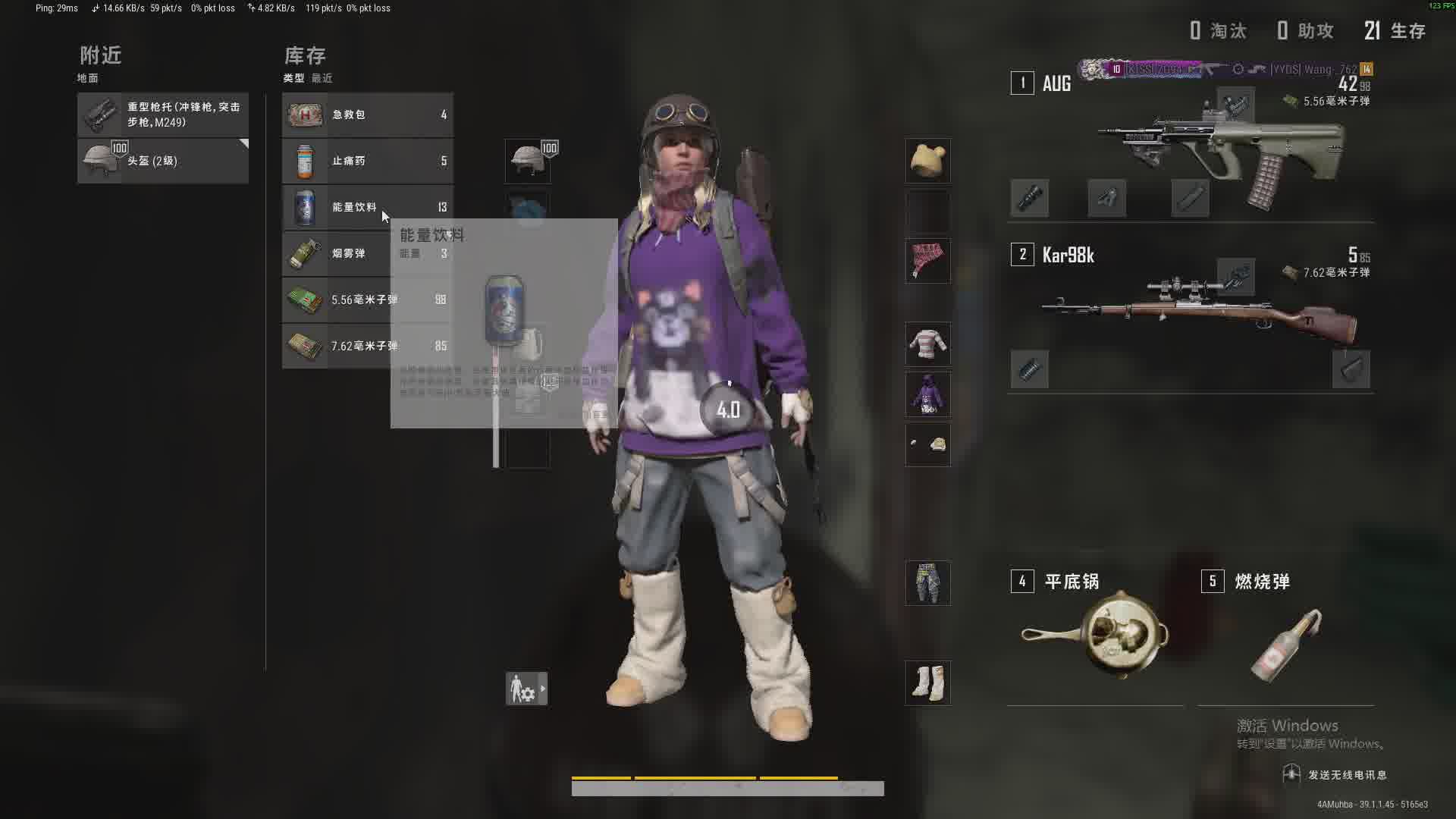The width and height of the screenshot is (1456, 819).
Task: Select the level 2 helmet on the ground
Action: click(x=163, y=161)
